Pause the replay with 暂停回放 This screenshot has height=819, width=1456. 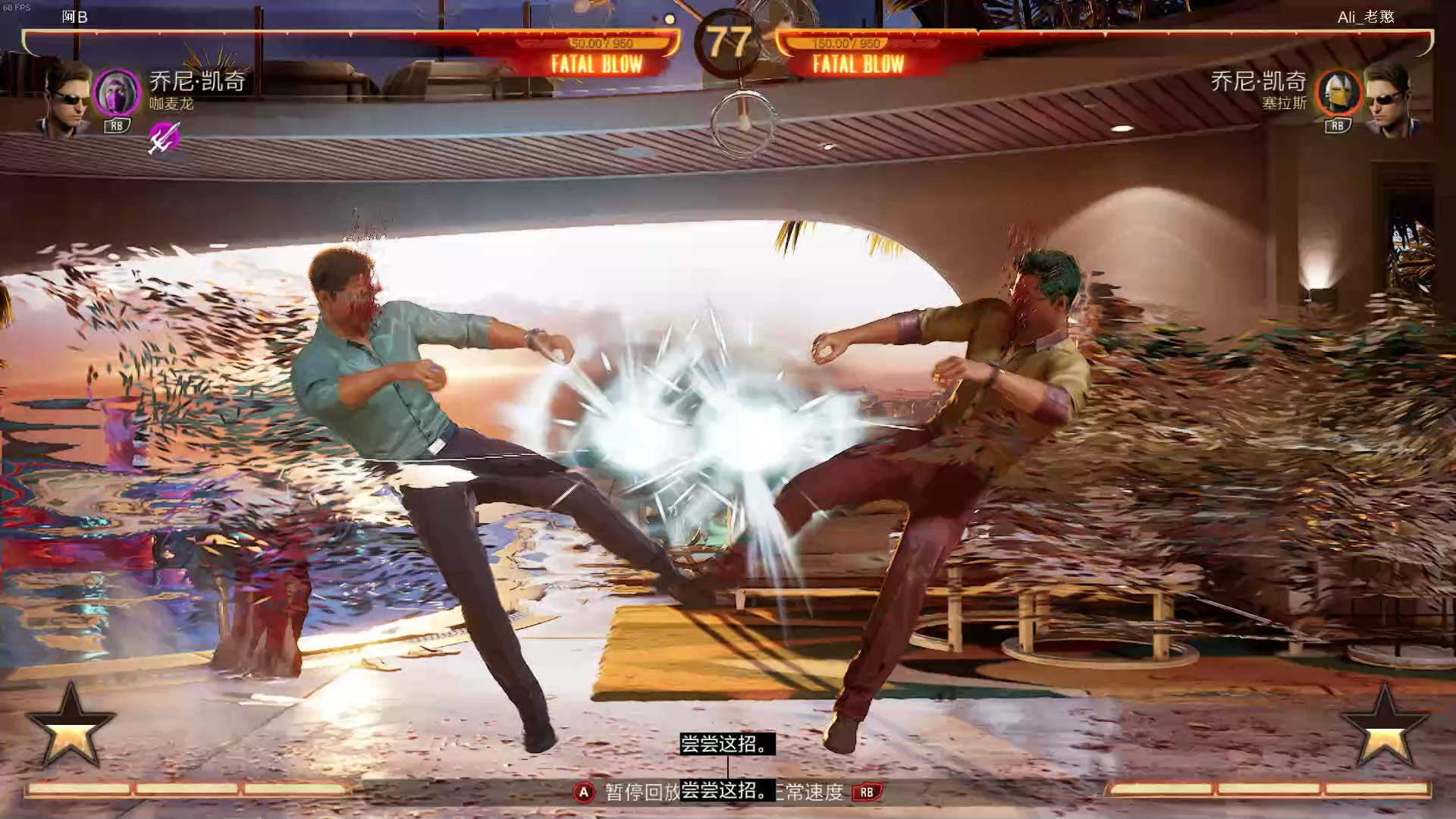[x=641, y=792]
